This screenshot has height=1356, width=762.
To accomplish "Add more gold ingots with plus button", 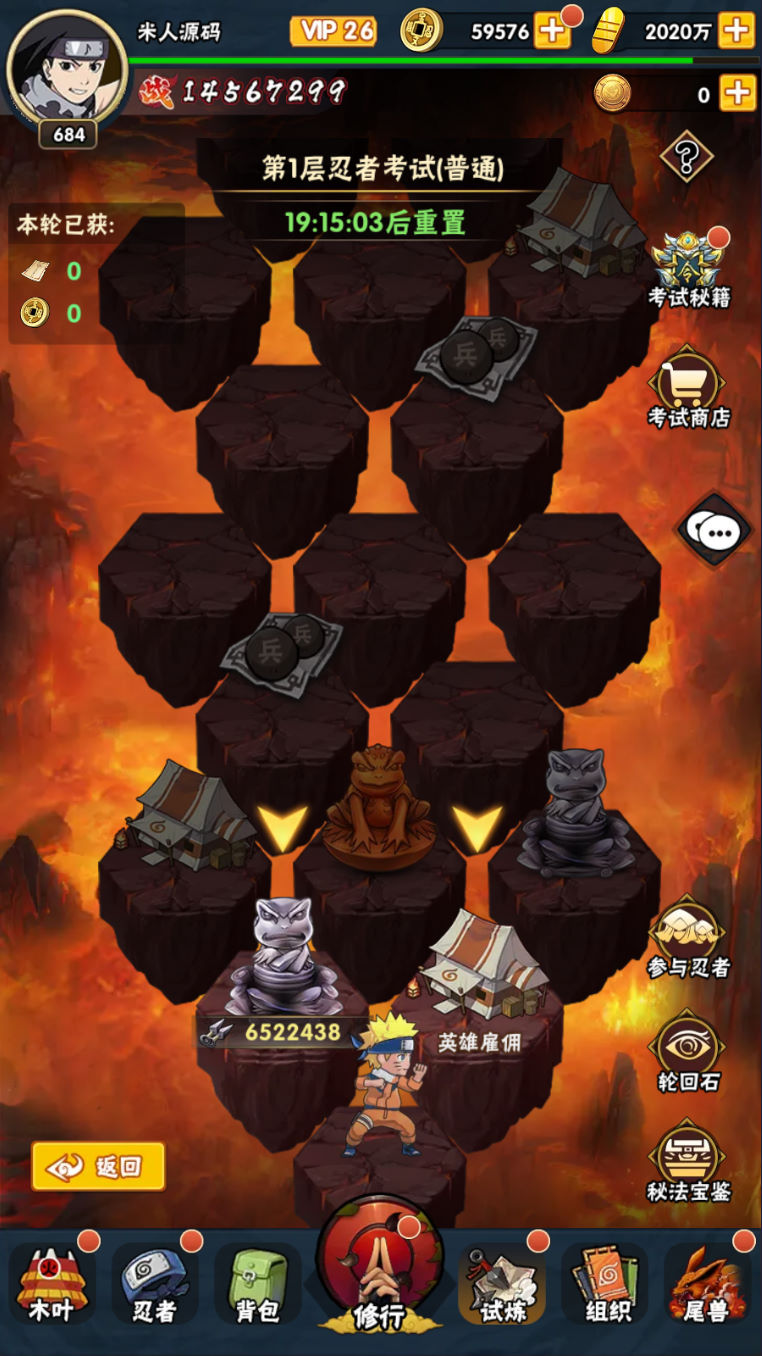I will pos(736,32).
